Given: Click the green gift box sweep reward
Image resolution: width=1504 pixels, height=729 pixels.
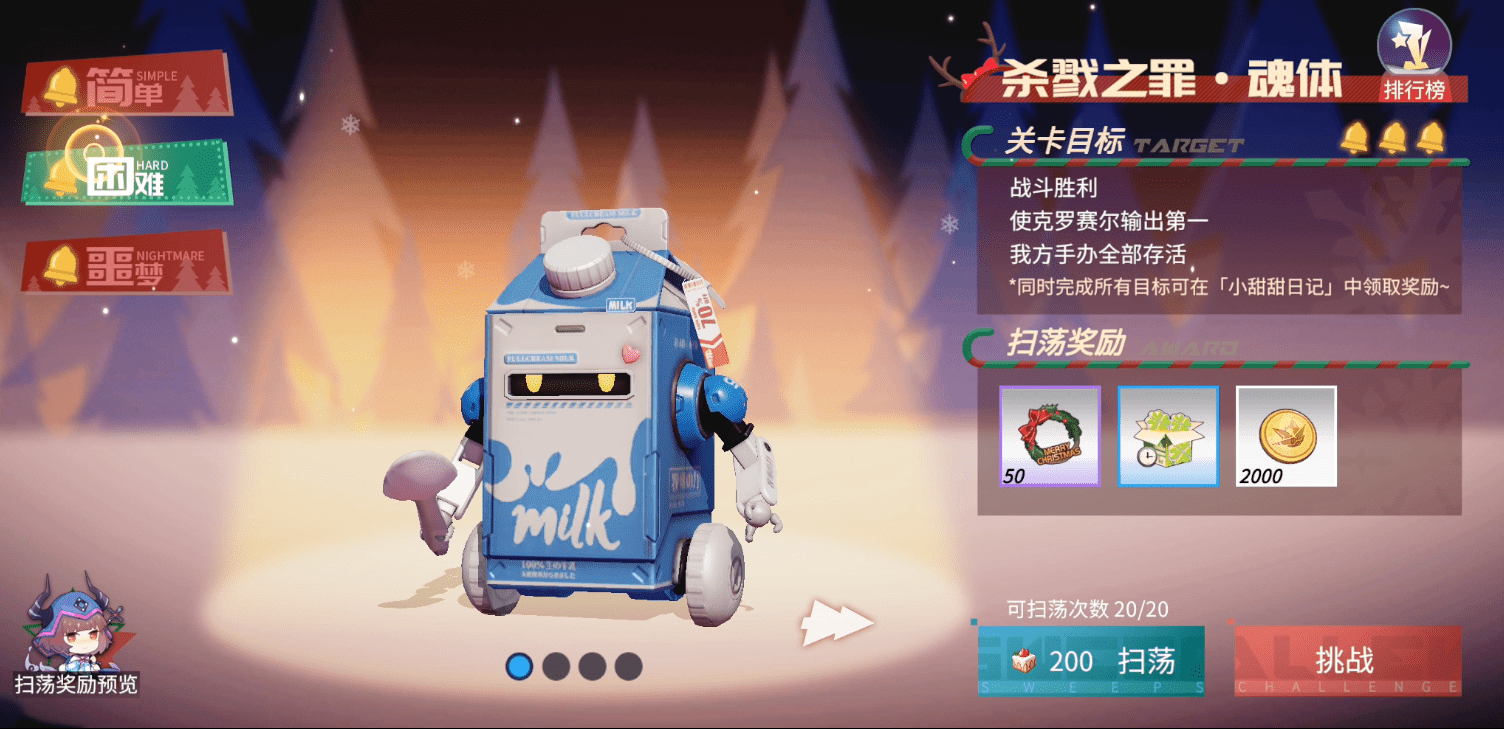Looking at the screenshot, I should coord(1168,435).
